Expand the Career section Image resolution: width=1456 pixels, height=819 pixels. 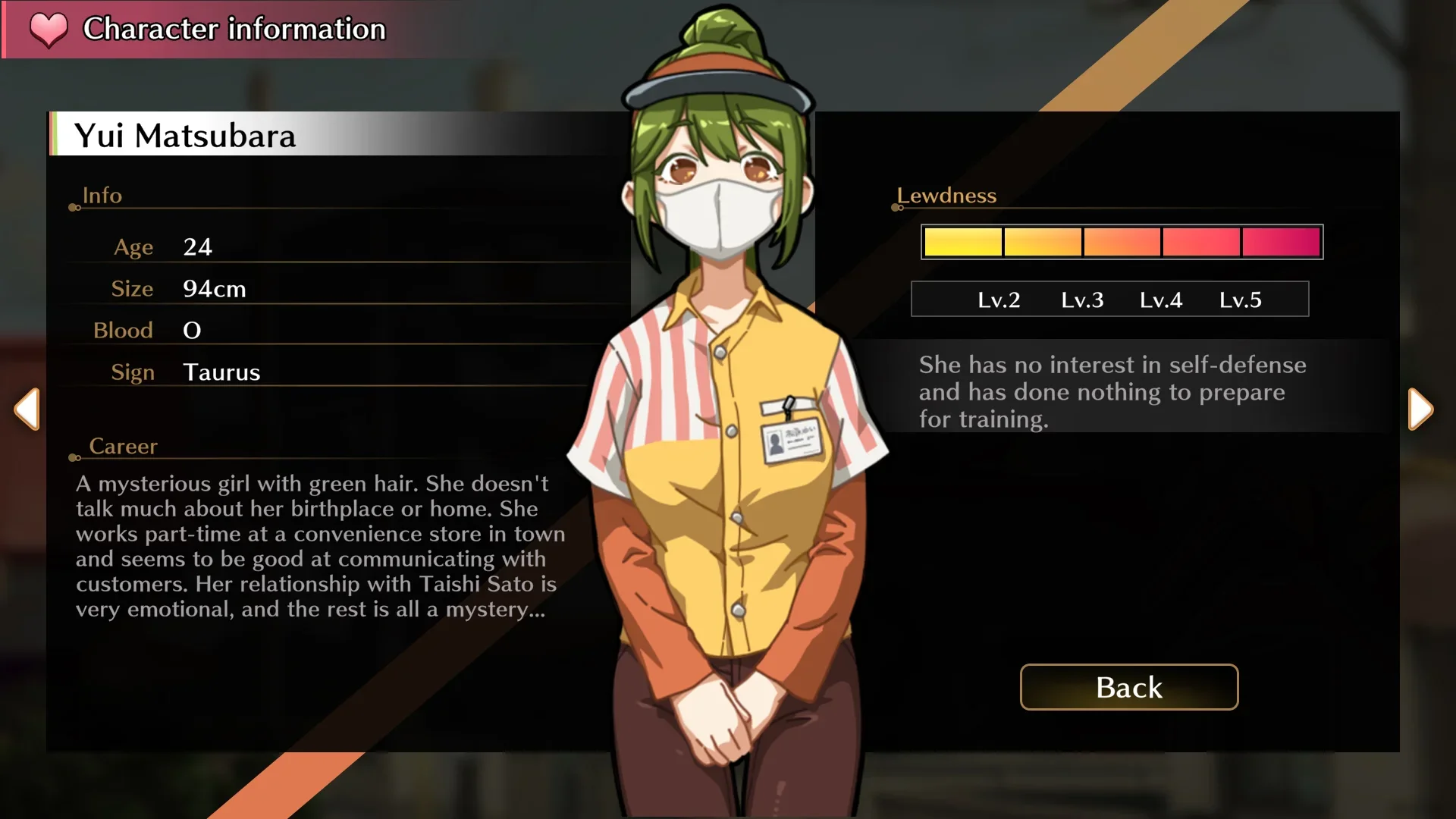pos(124,447)
